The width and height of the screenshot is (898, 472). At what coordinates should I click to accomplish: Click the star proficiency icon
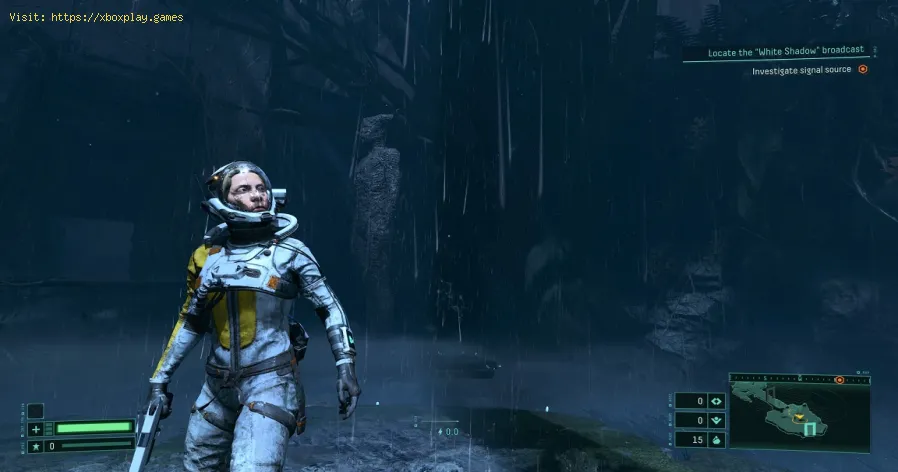click(x=36, y=445)
